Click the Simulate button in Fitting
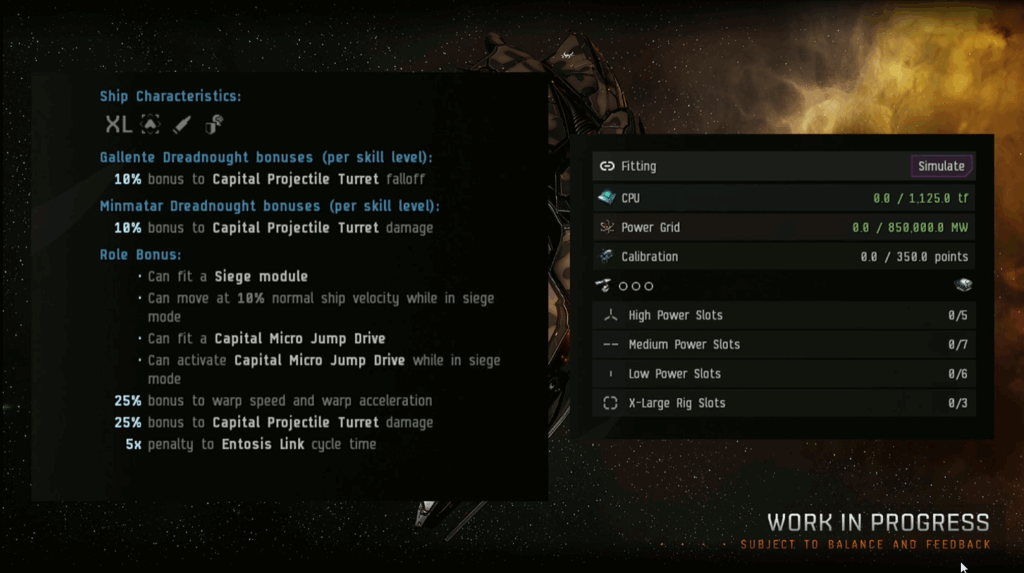 coord(941,166)
